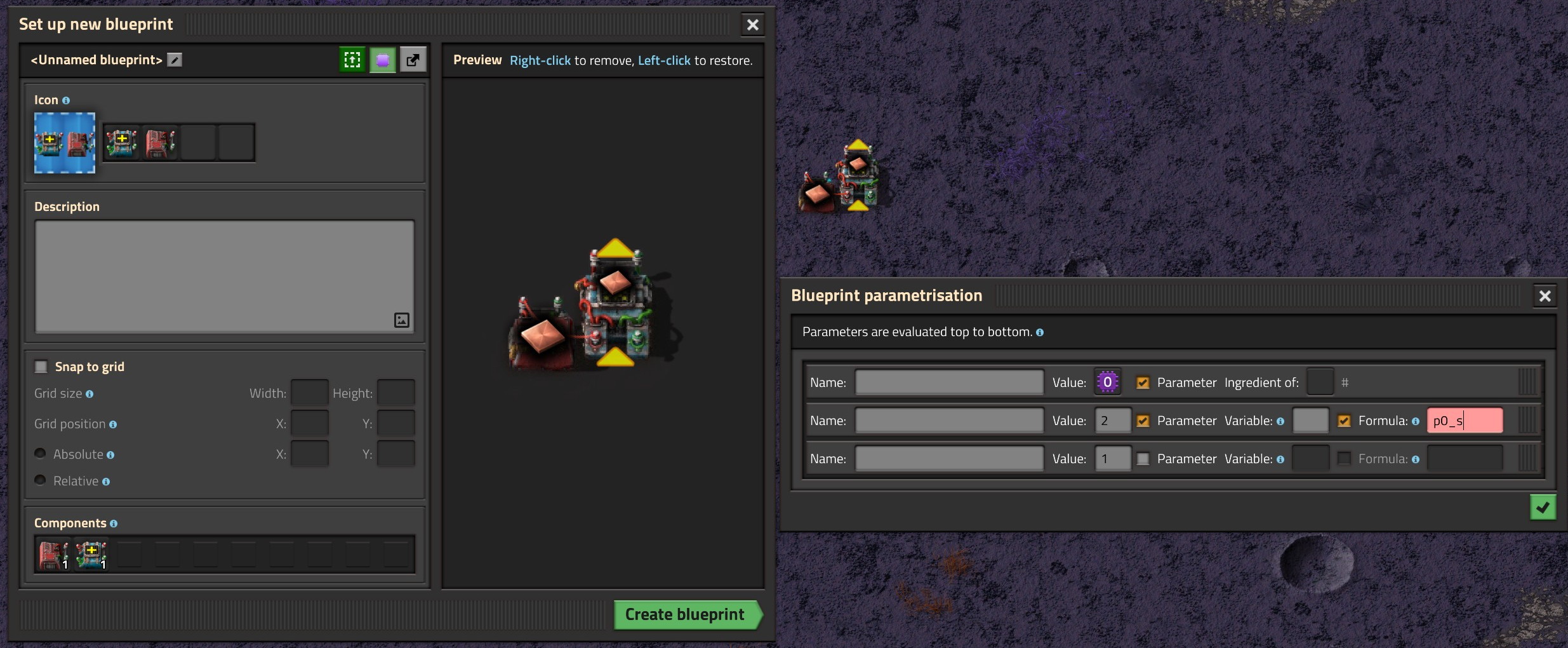Uncheck Parameter on the first parameter row
This screenshot has height=648, width=1568.
click(x=1143, y=382)
